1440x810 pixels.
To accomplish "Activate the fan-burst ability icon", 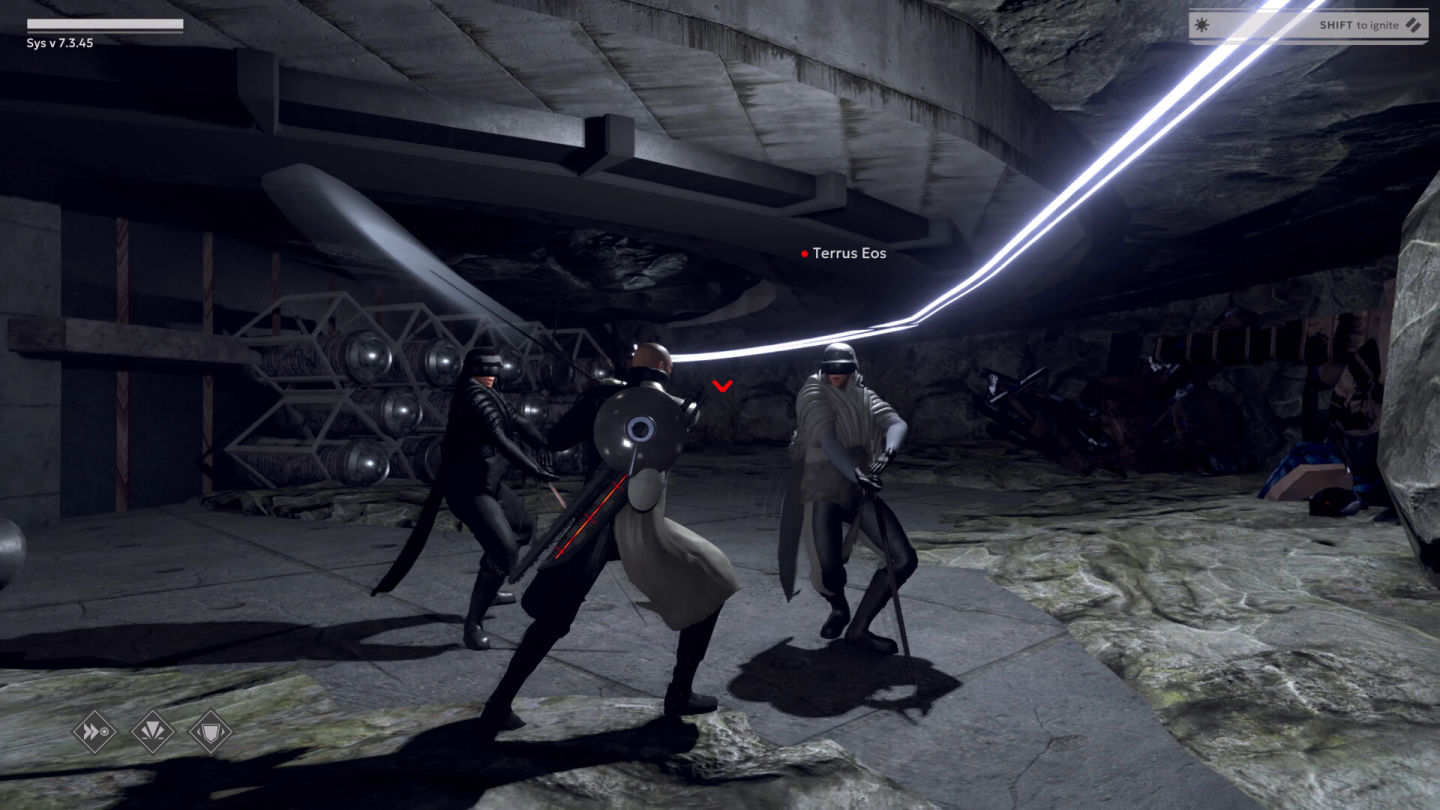I will click(x=153, y=731).
